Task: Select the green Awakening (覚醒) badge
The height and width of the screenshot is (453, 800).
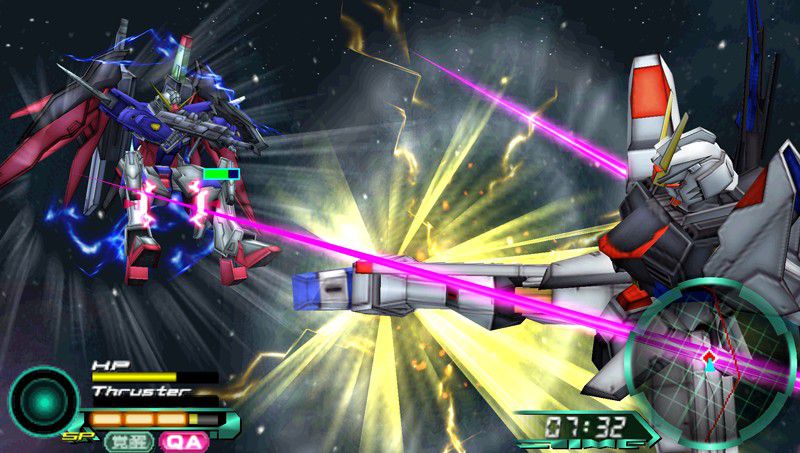Action: coord(129,440)
